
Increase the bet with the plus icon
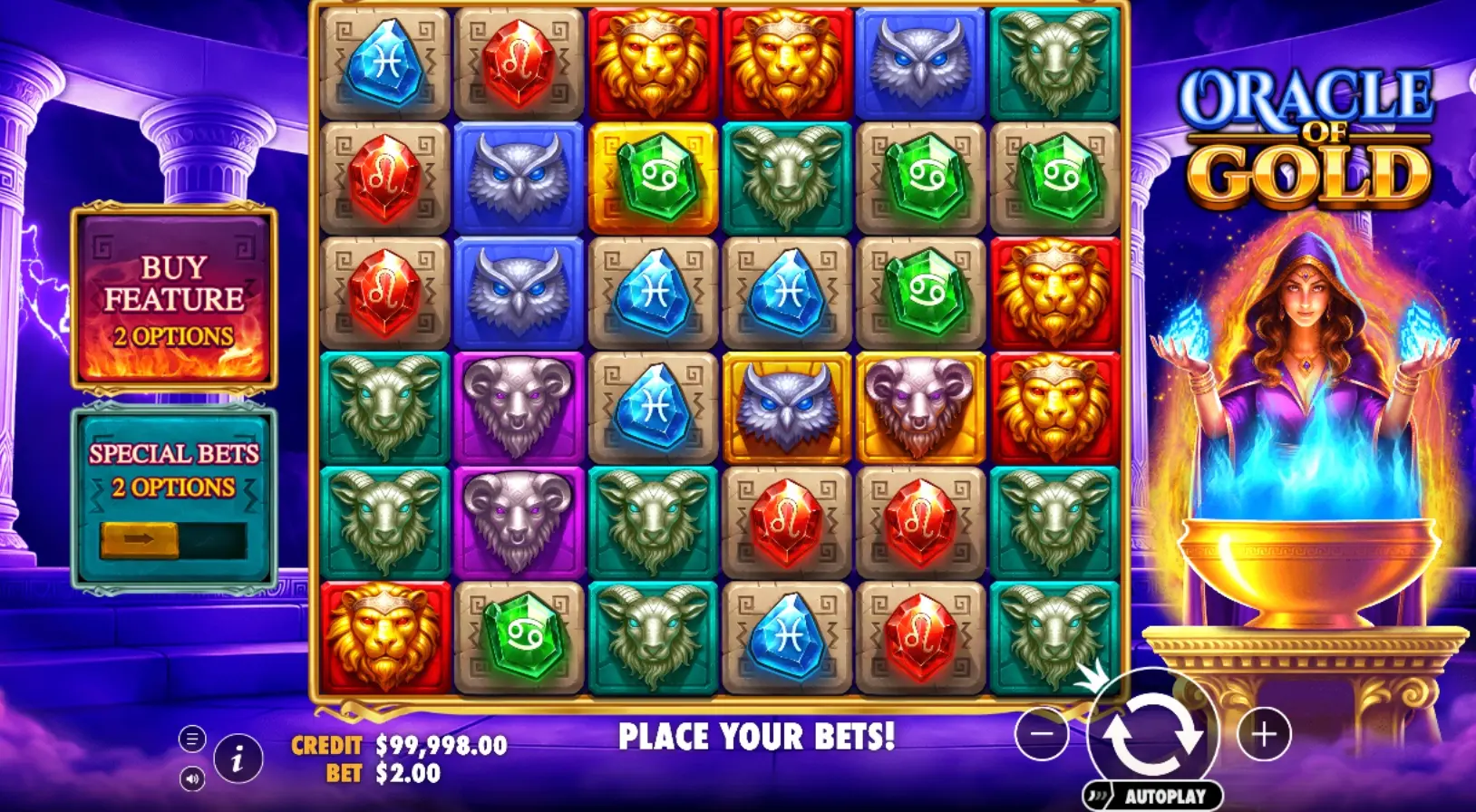pyautogui.click(x=1262, y=734)
